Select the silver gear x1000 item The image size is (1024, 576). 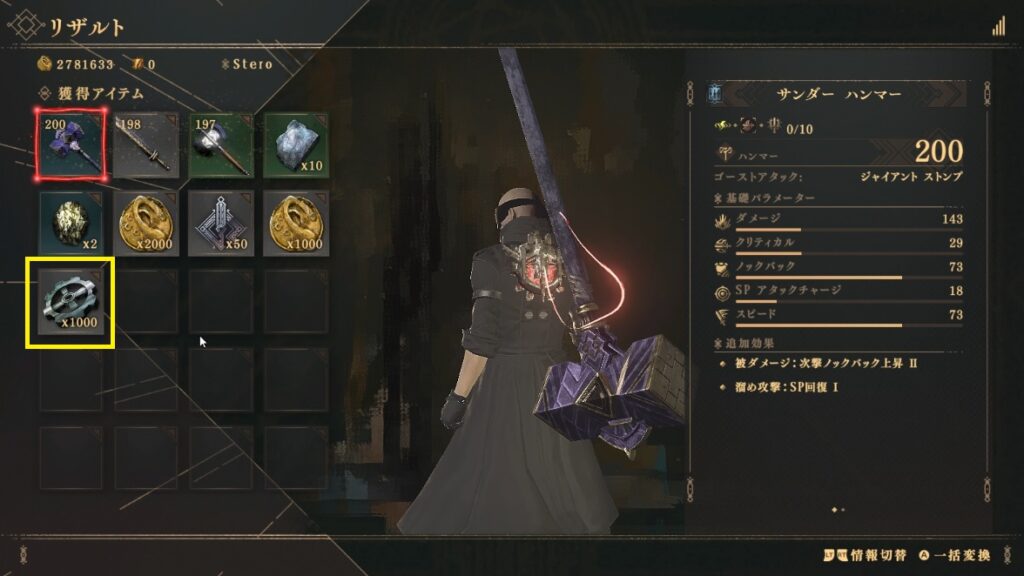pos(70,302)
